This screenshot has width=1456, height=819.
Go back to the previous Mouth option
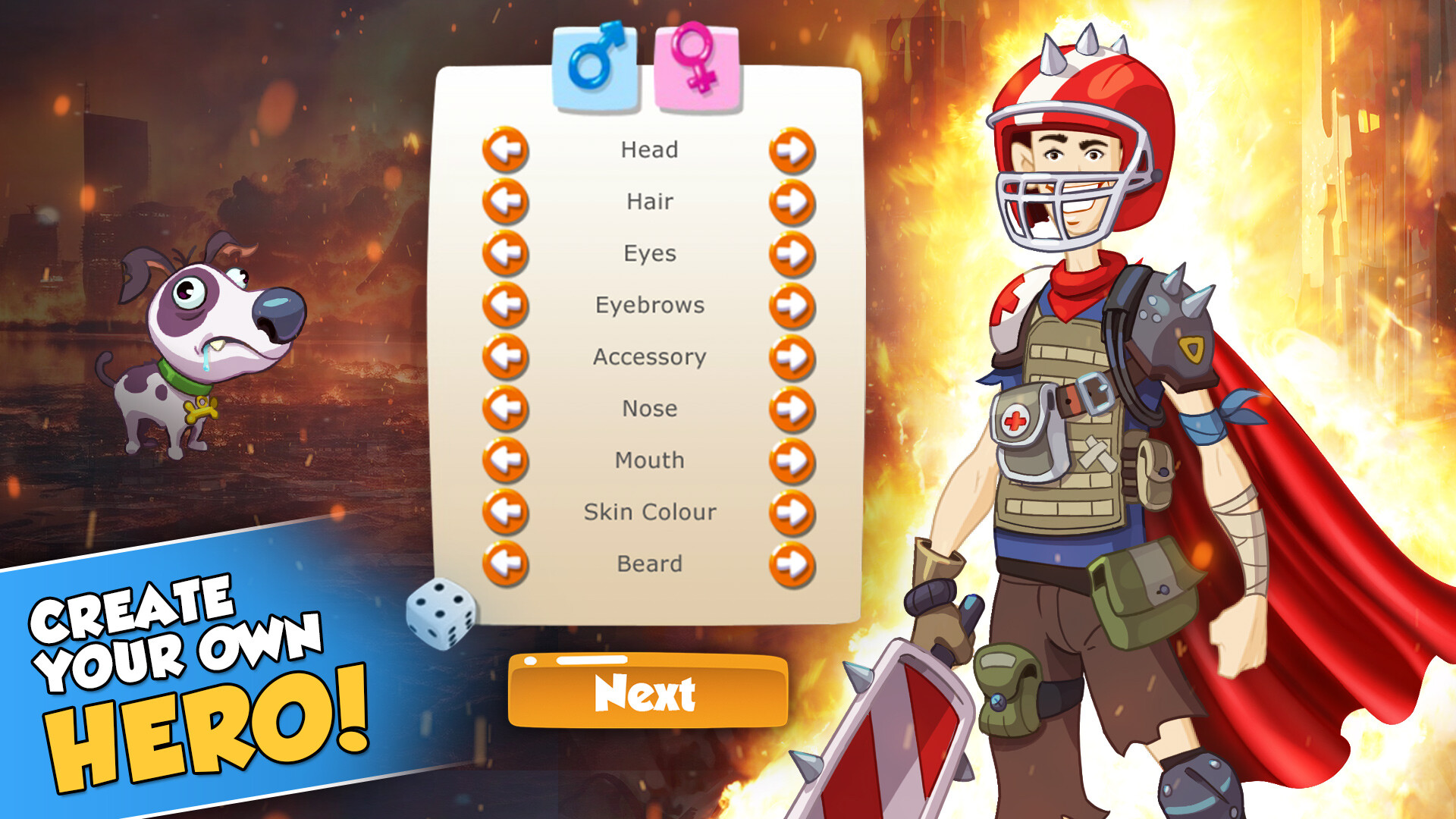(x=506, y=459)
